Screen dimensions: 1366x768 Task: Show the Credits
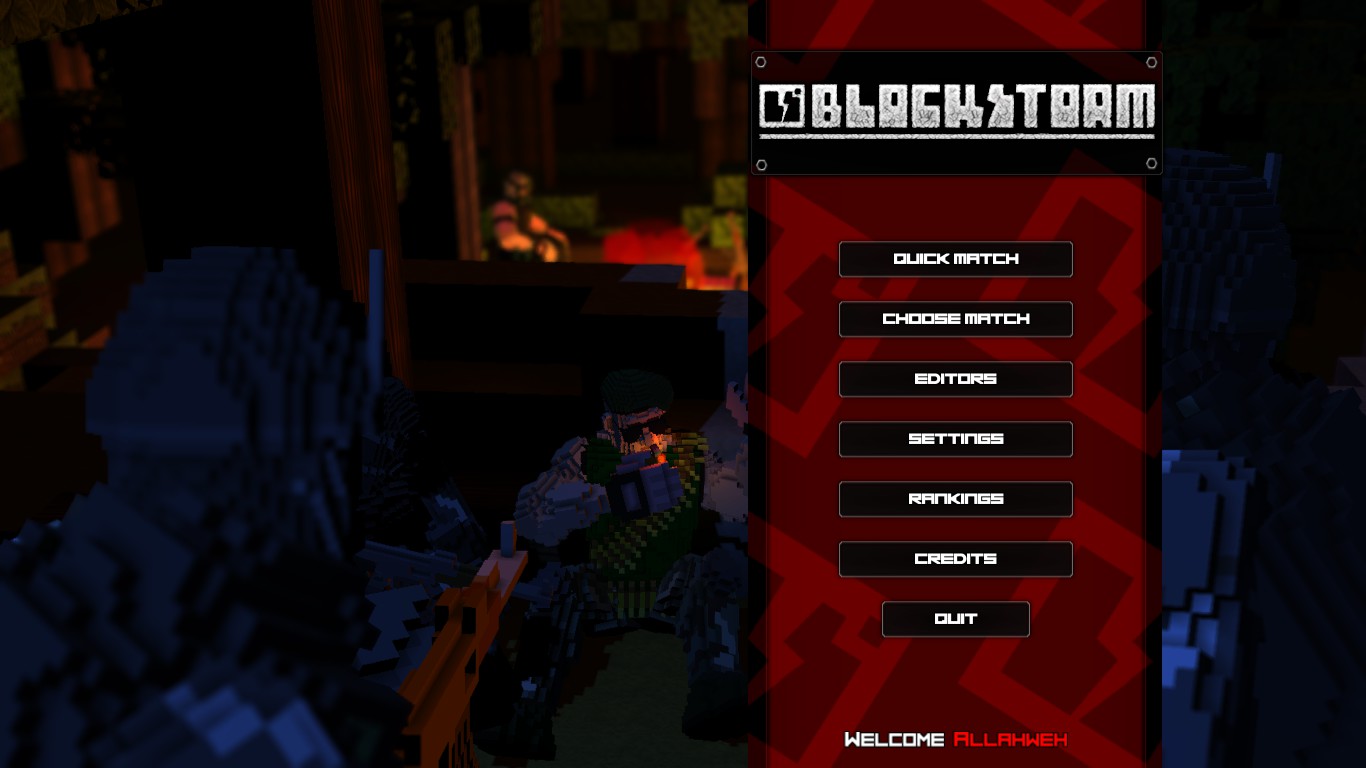coord(955,559)
